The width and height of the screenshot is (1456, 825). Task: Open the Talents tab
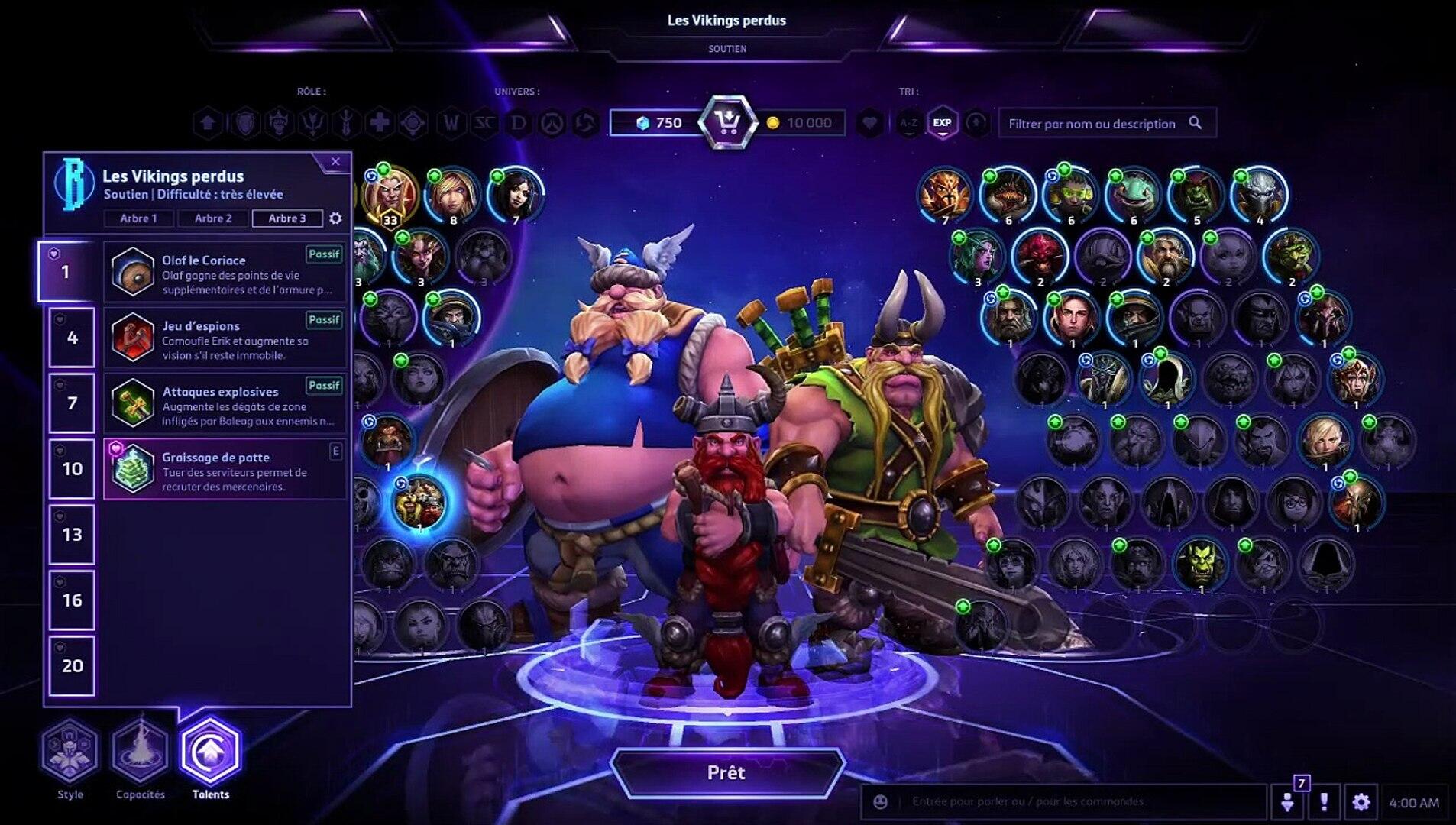211,752
